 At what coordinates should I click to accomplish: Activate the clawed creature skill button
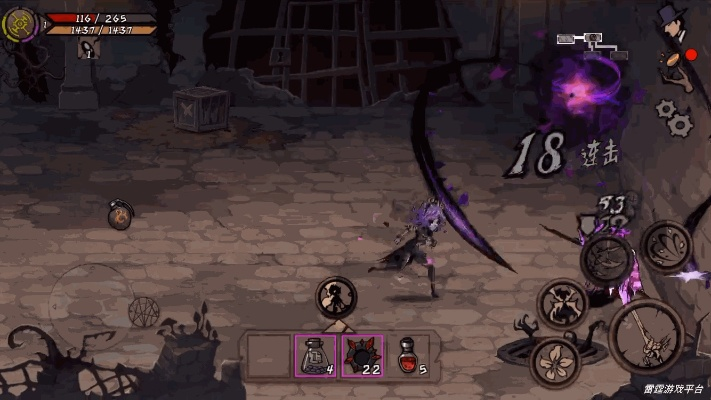click(x=563, y=303)
